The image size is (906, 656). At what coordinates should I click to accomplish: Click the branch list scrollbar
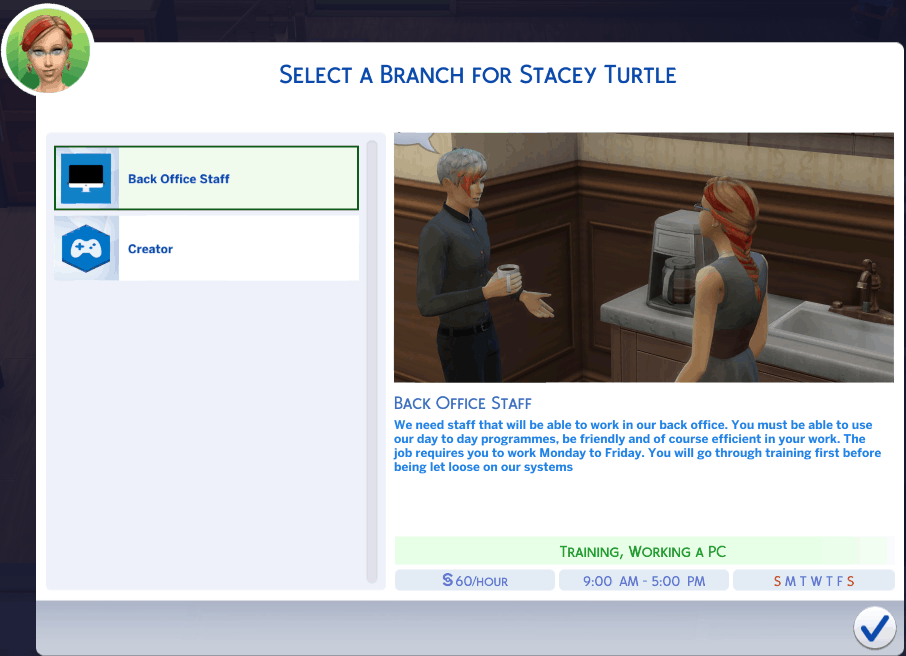(x=373, y=360)
